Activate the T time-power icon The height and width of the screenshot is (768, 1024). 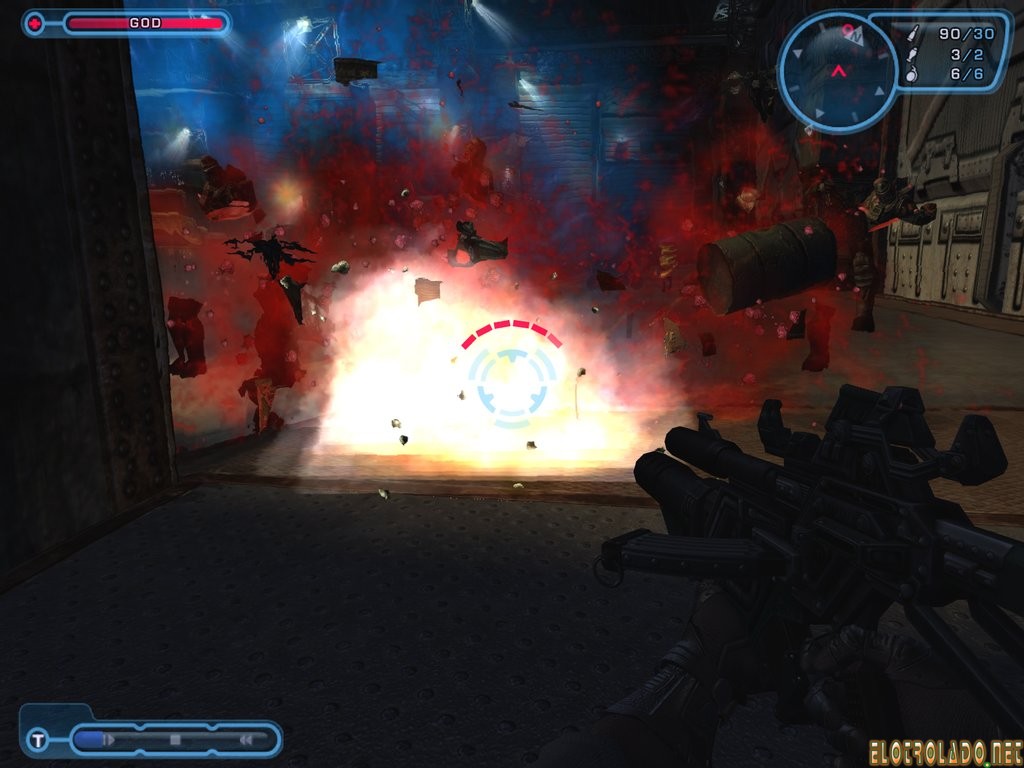pyautogui.click(x=37, y=740)
